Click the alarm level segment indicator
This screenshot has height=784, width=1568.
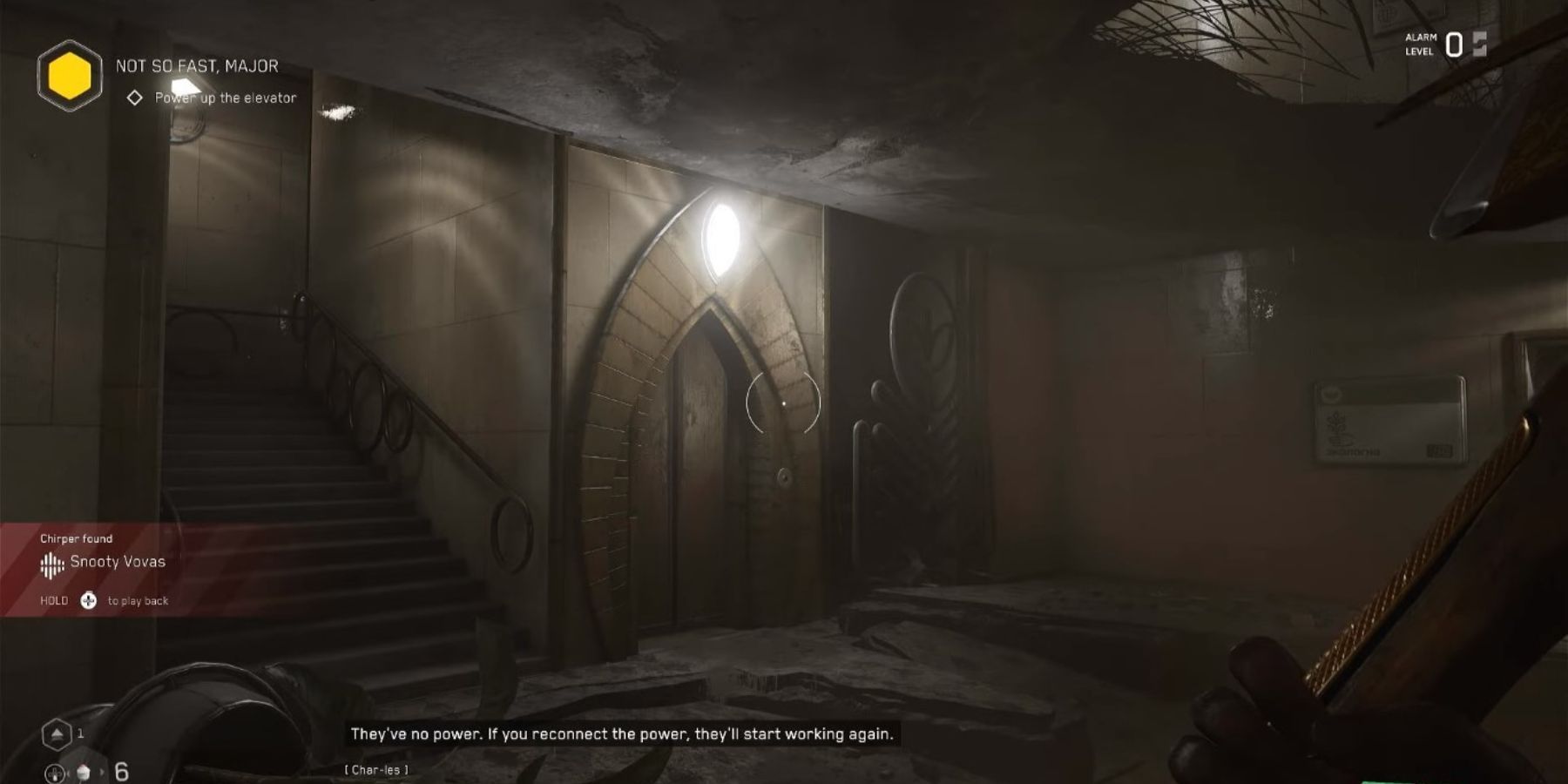(x=1480, y=44)
